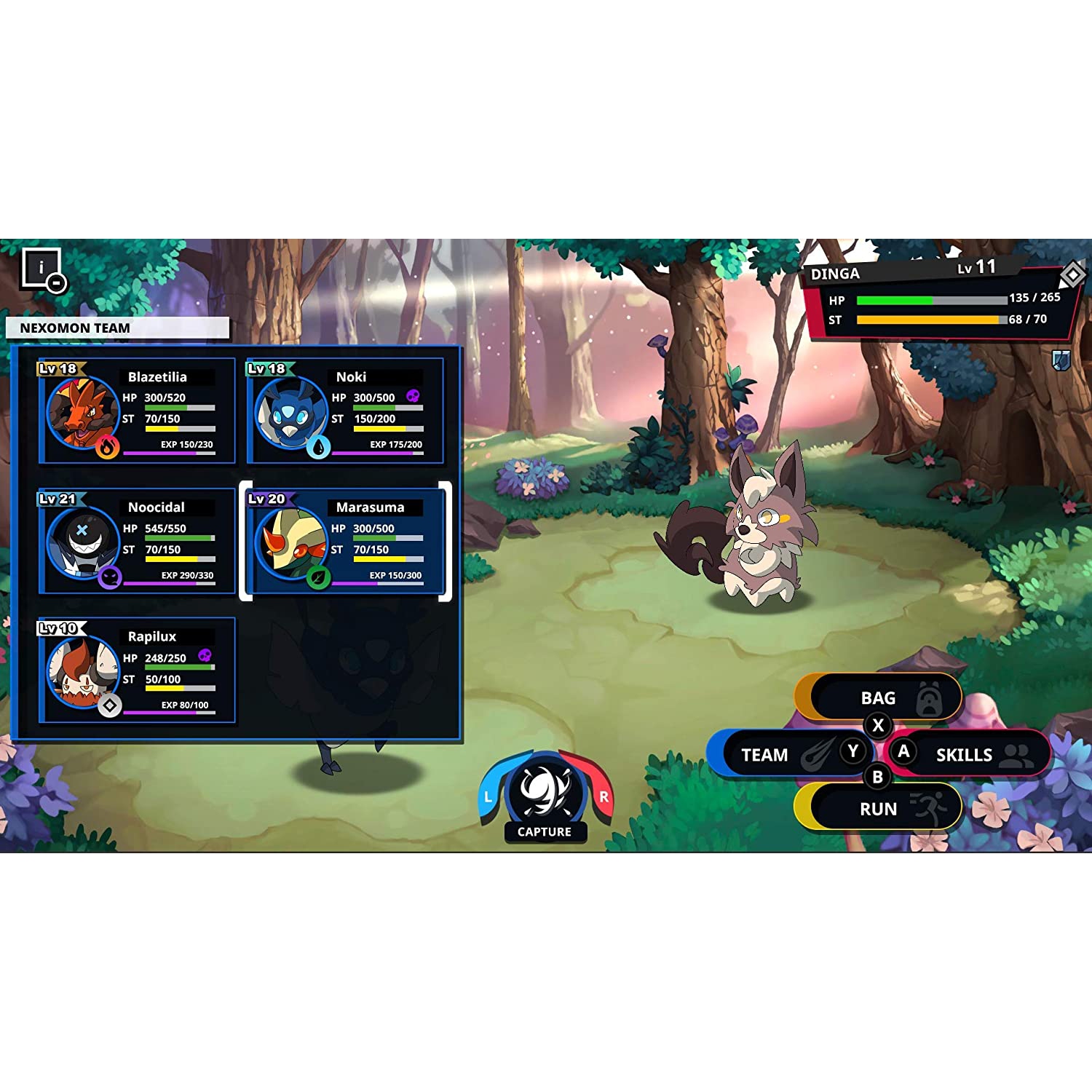Collapse the info panel using the minus badge
The height and width of the screenshot is (1092, 1092).
[x=57, y=283]
